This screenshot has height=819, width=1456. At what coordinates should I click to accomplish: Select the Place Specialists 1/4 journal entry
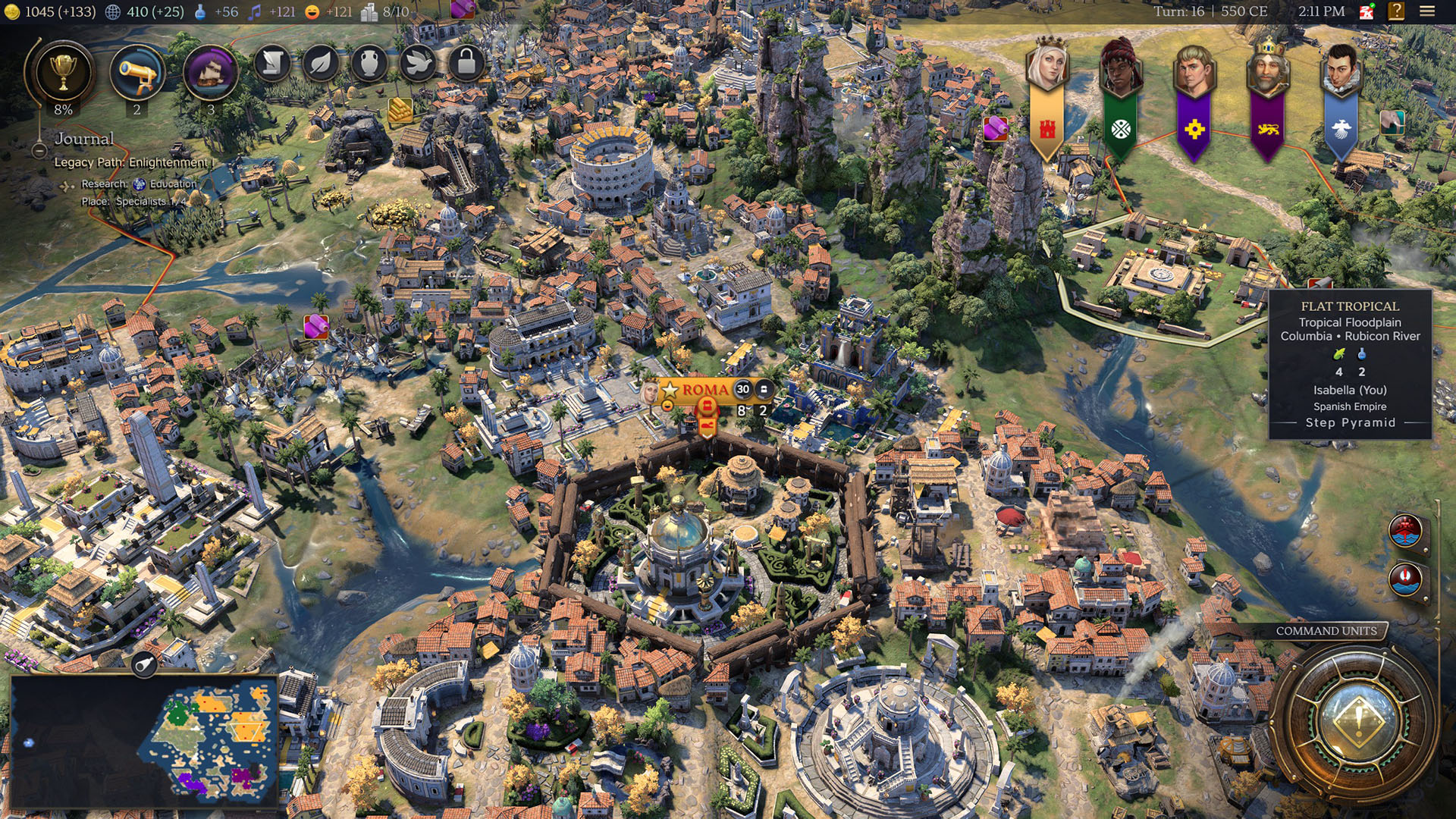152,202
